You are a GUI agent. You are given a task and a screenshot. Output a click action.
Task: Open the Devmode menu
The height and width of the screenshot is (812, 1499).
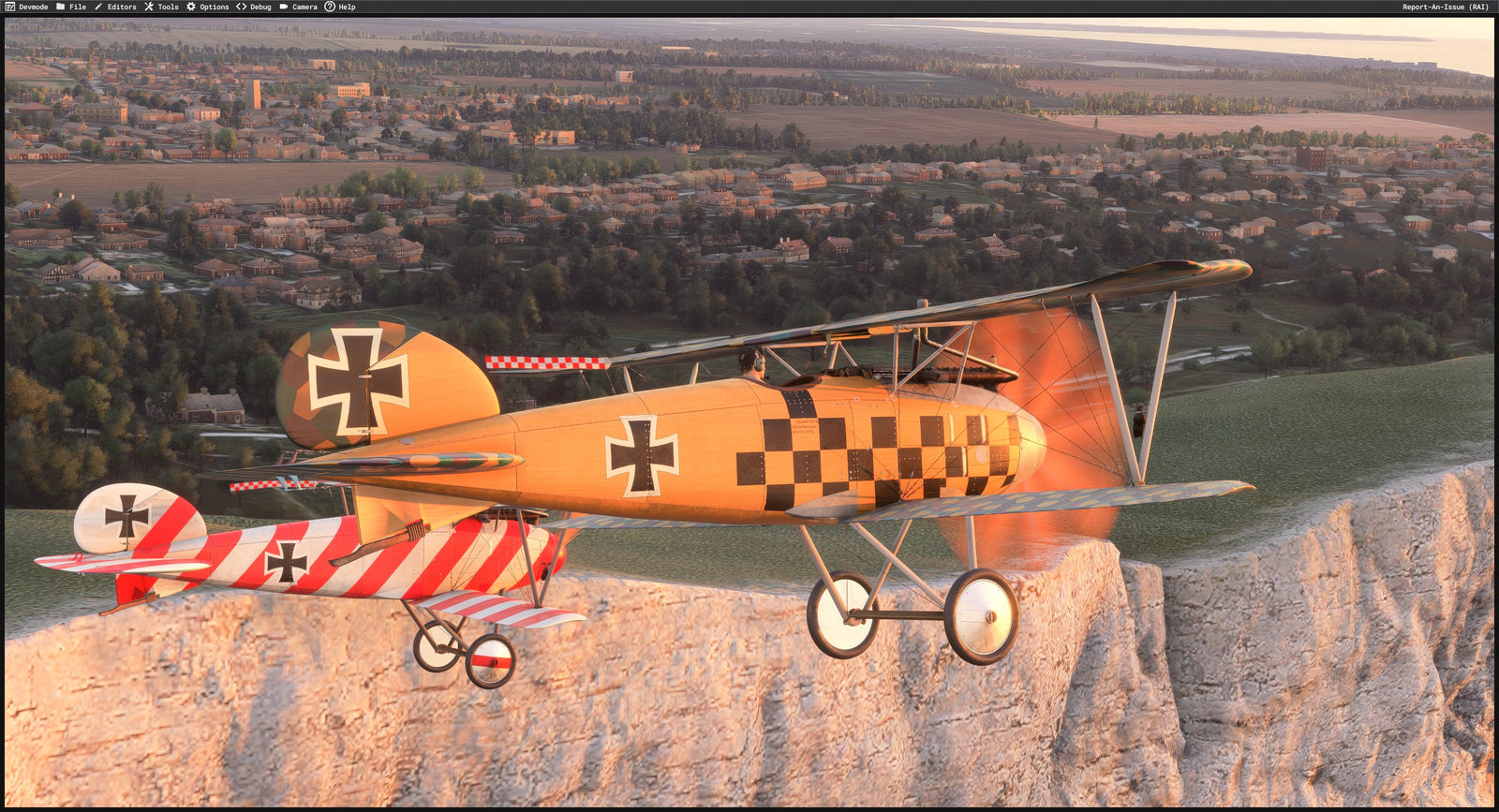click(x=27, y=7)
